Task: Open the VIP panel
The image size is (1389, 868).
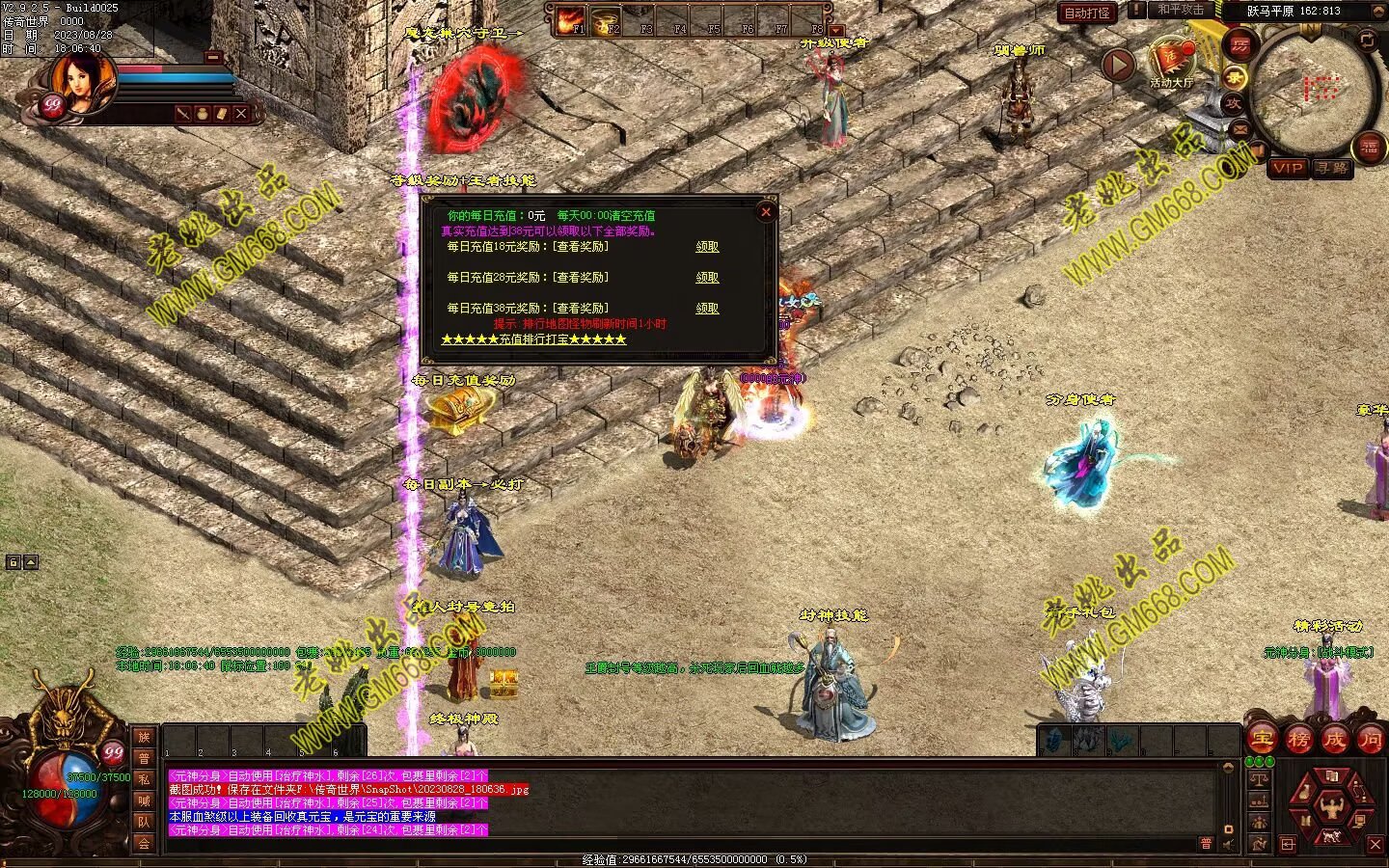Action: click(x=1288, y=168)
